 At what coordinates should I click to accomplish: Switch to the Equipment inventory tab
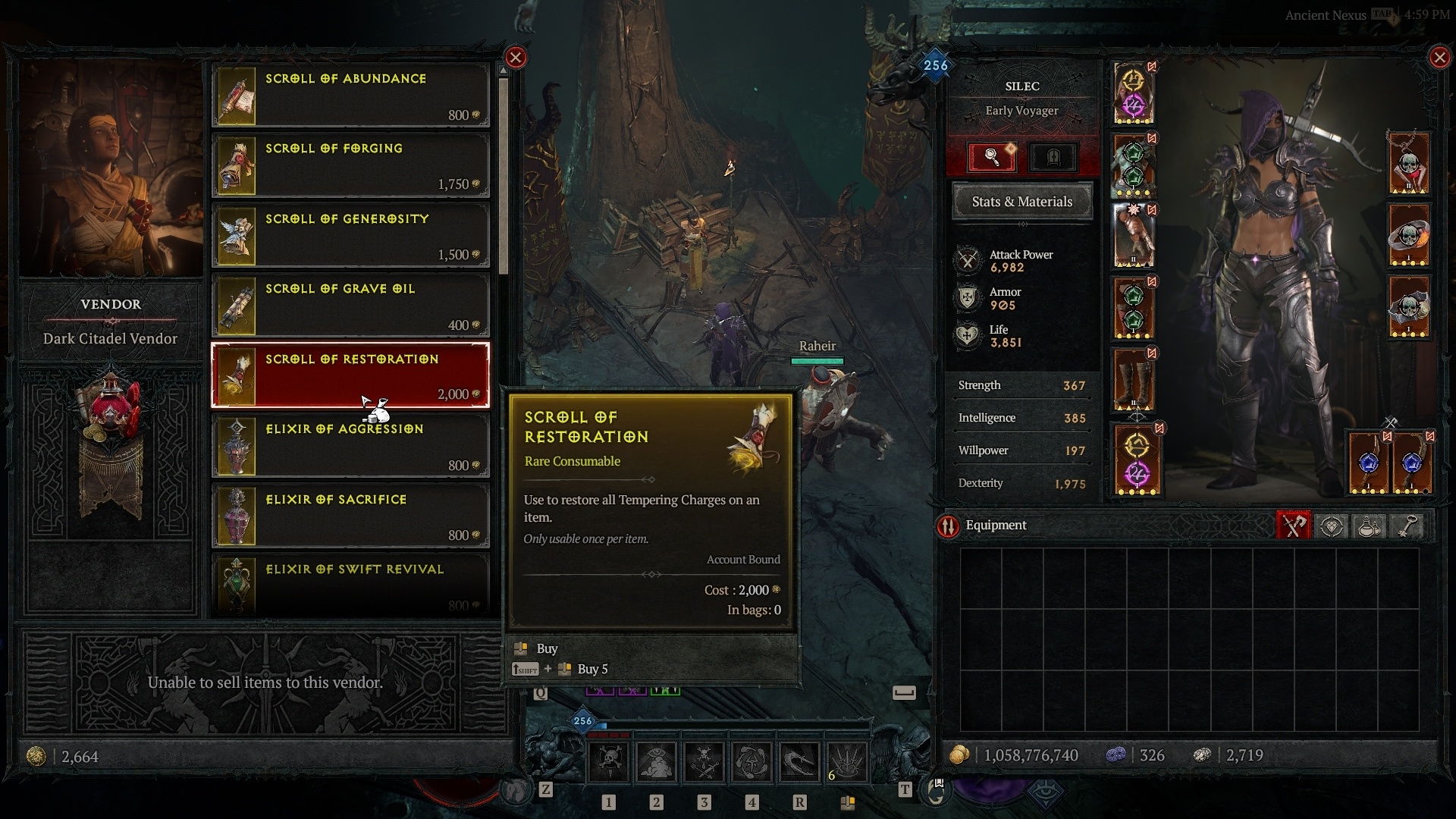pos(1294,526)
